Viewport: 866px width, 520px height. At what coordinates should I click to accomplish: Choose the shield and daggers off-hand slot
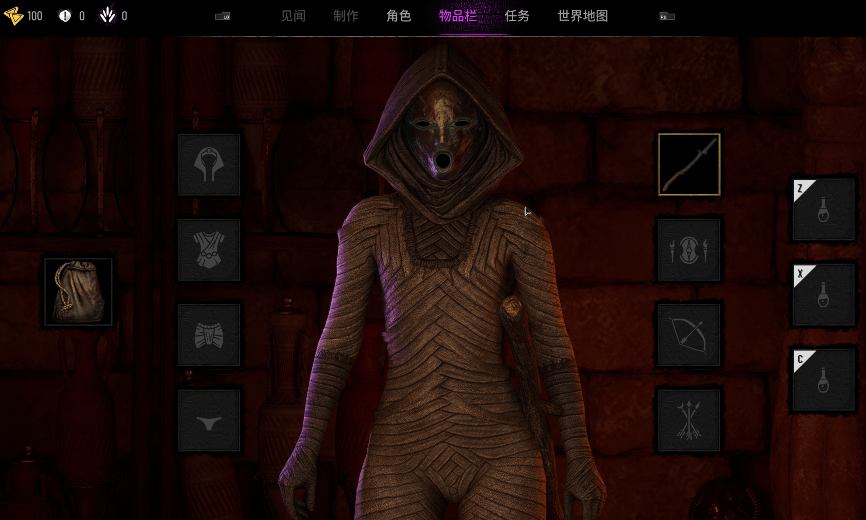tap(689, 250)
